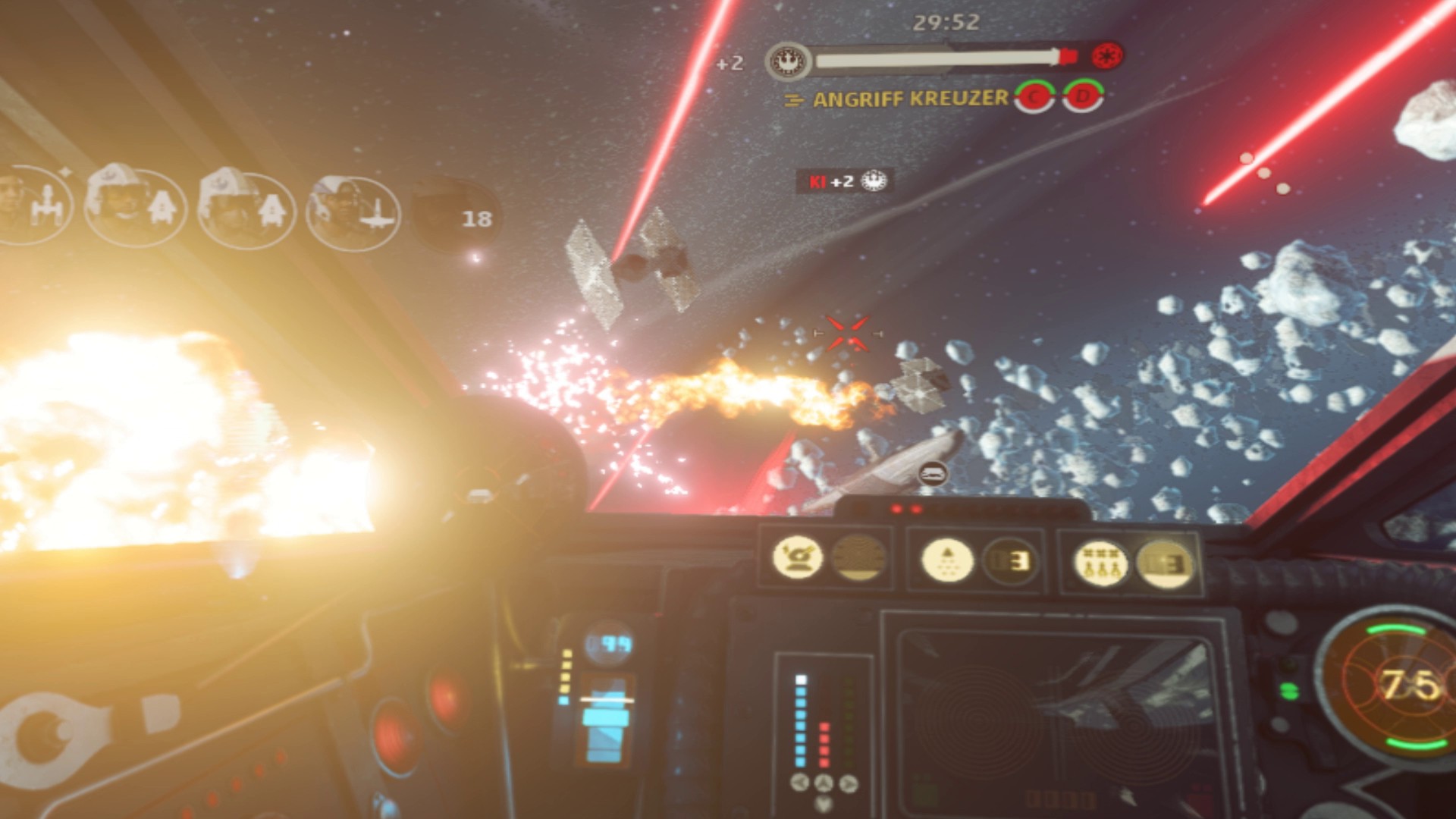Select the New Republic faction emblem
This screenshot has height=819, width=1456.
click(x=788, y=61)
